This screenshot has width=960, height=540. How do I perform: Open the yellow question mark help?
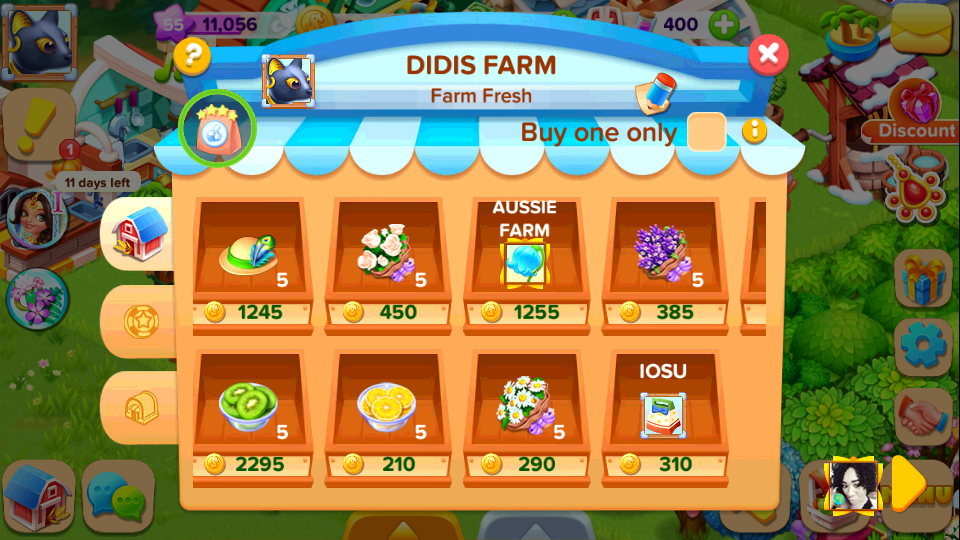pos(192,56)
